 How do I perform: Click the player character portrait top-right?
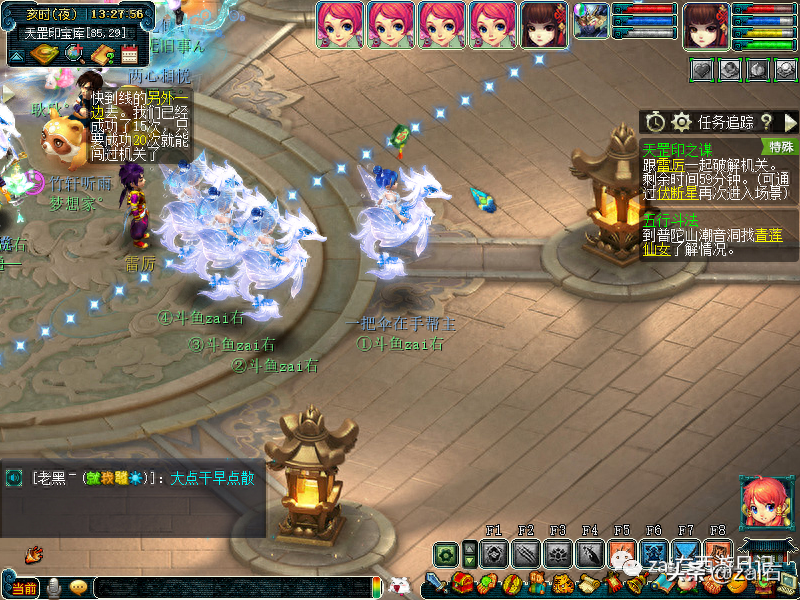[x=706, y=26]
